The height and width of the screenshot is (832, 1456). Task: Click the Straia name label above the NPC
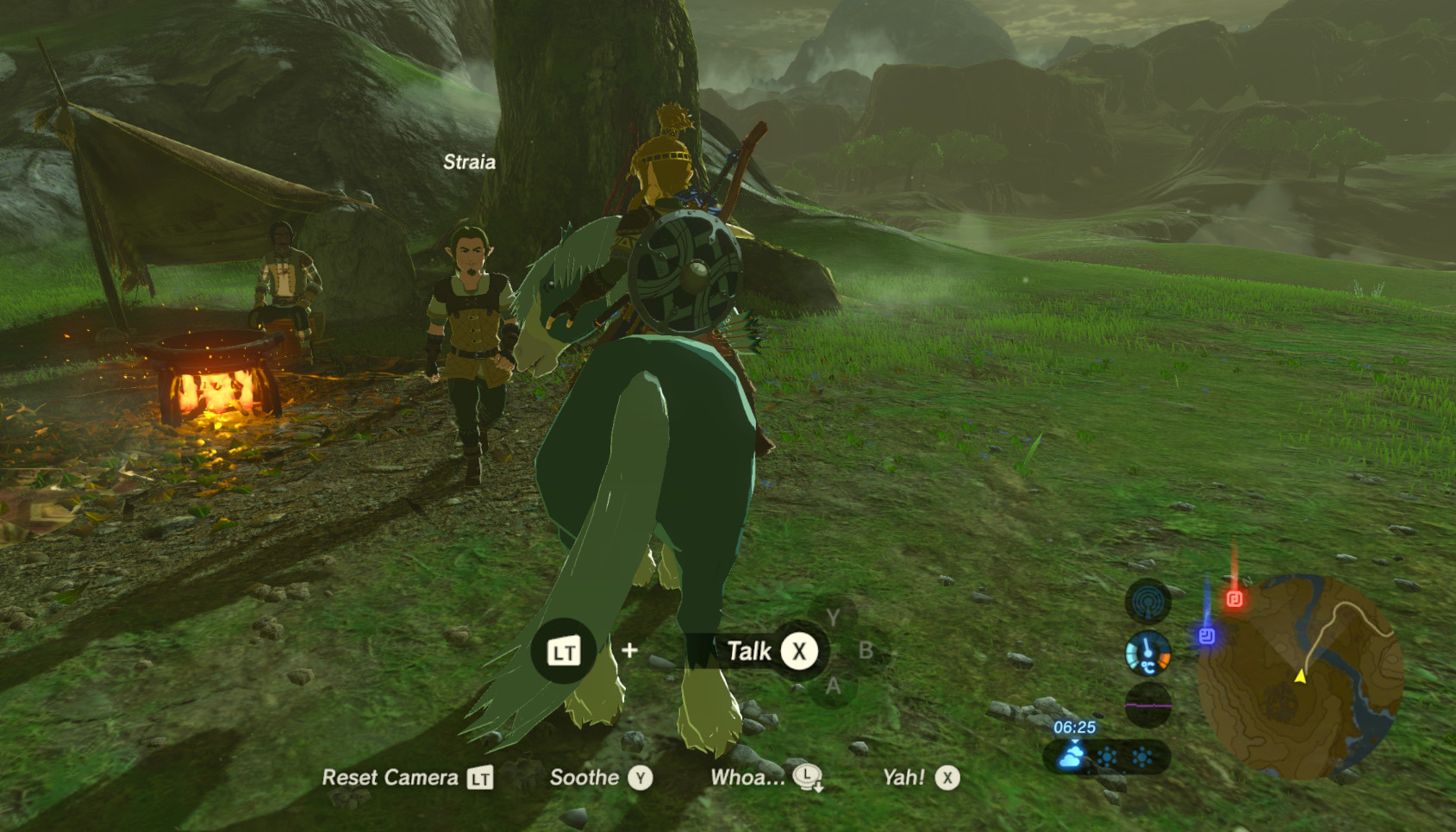[471, 162]
